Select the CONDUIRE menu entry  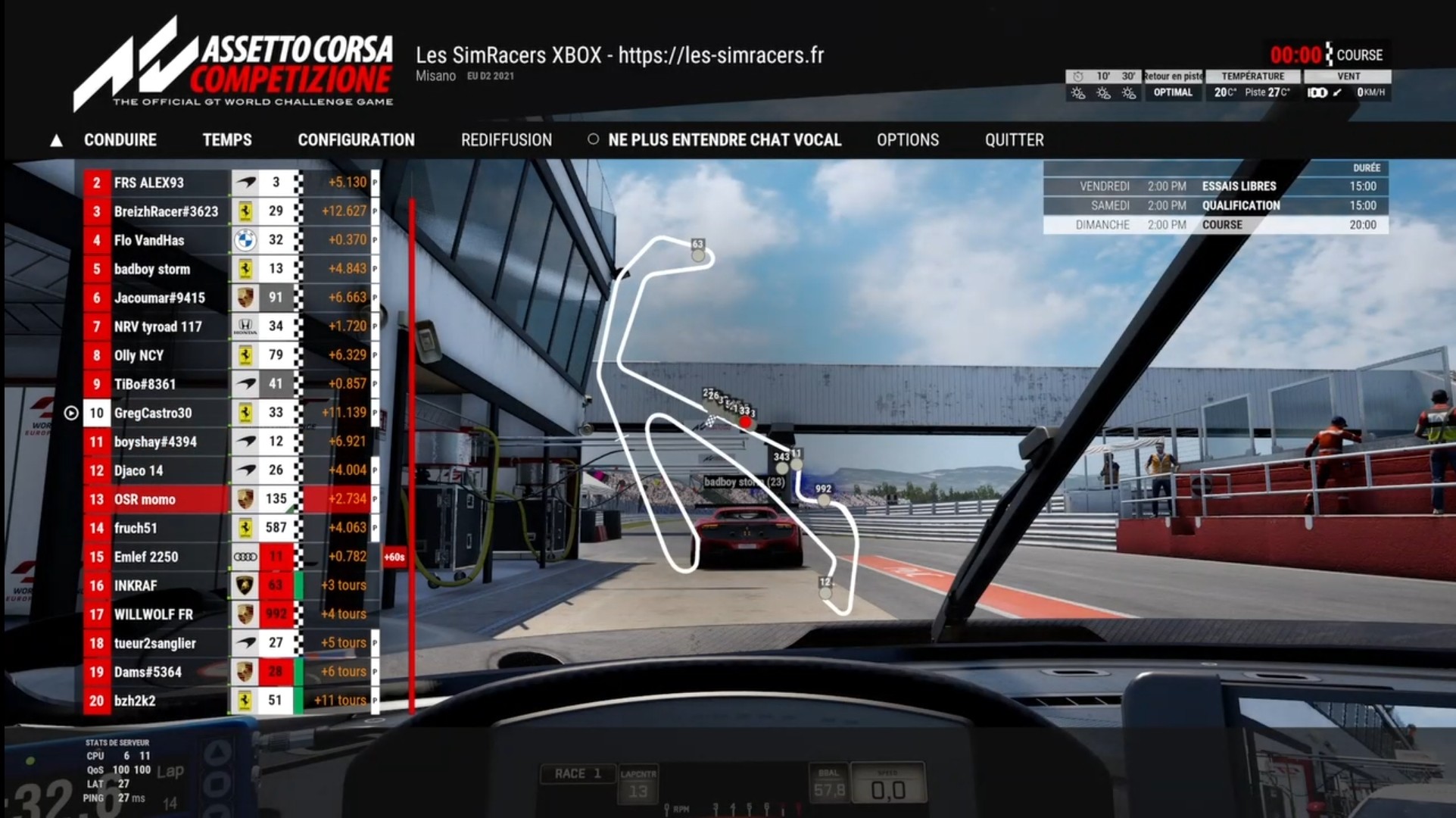coord(120,140)
